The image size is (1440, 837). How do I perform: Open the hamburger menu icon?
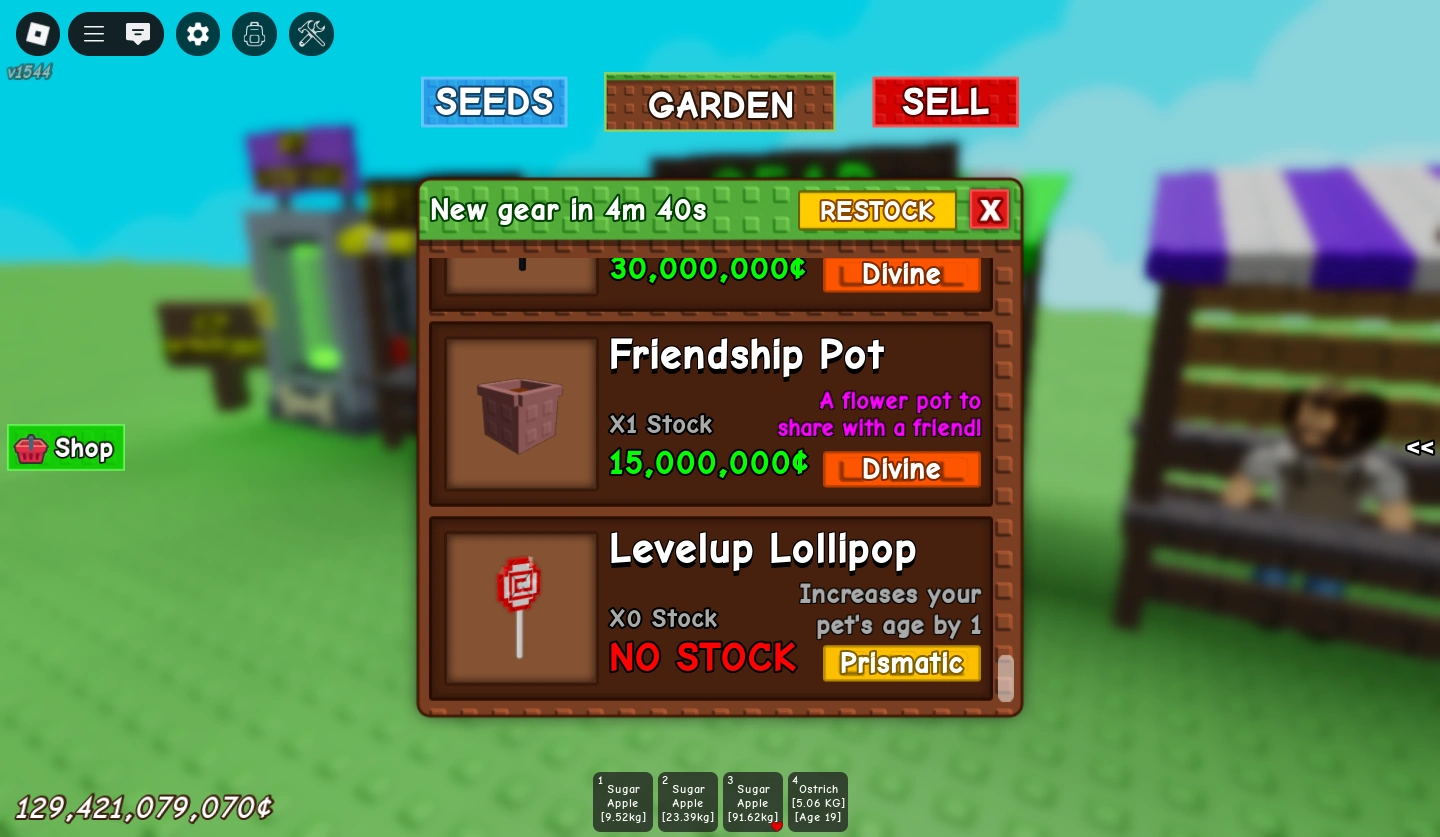point(93,33)
